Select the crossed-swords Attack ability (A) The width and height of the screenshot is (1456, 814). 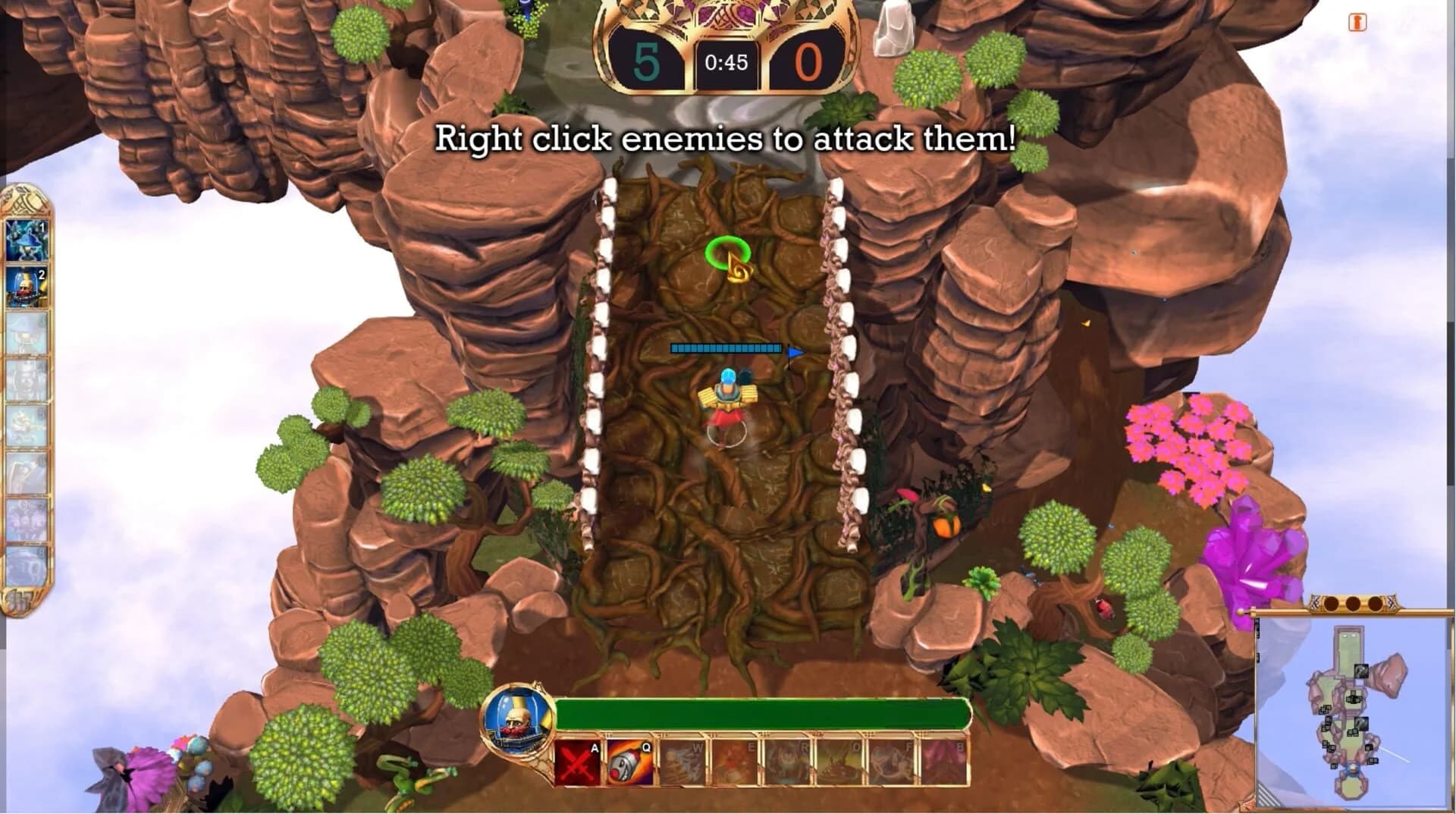576,763
